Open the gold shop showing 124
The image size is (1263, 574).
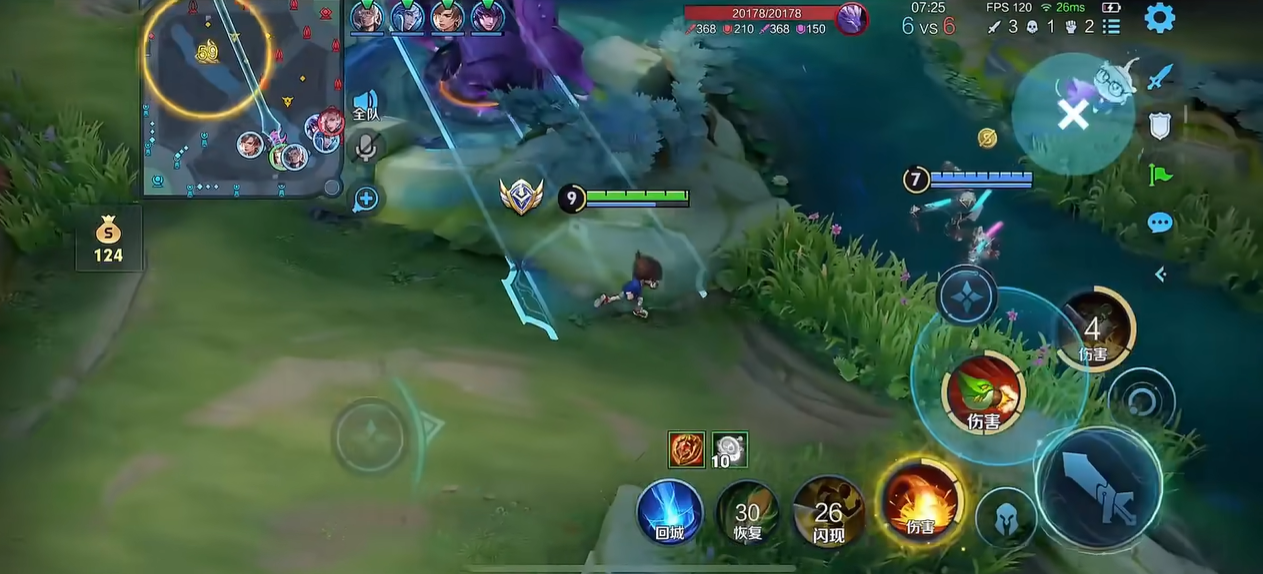point(108,240)
